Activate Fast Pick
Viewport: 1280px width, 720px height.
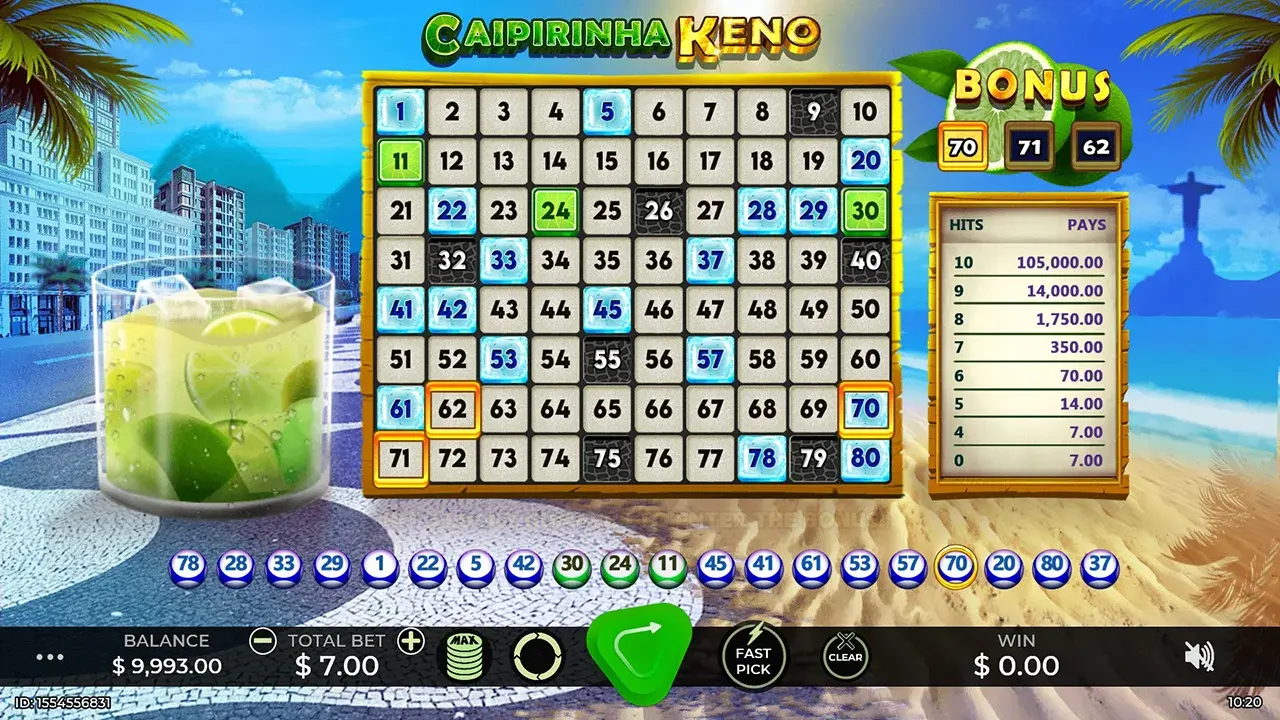click(x=755, y=655)
